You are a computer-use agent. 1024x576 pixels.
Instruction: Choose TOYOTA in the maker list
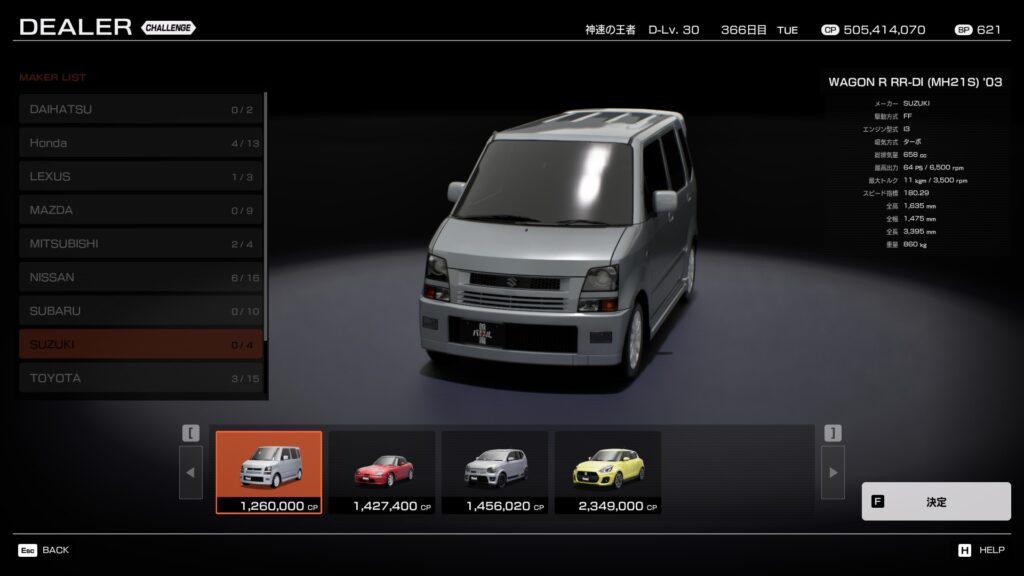click(x=140, y=378)
